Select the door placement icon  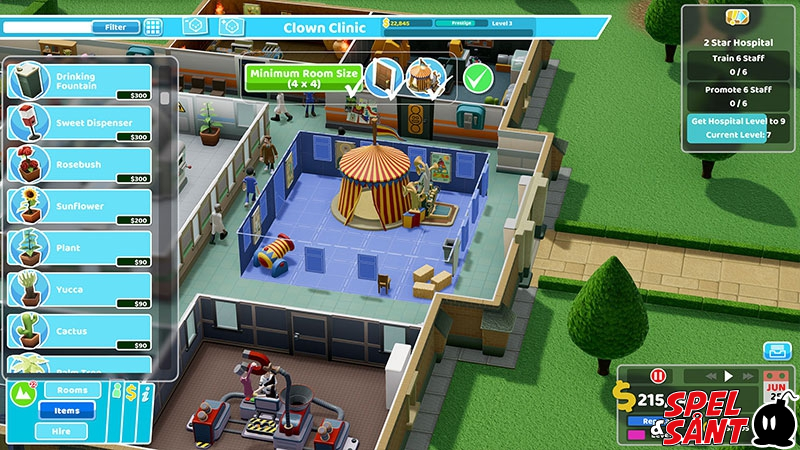(x=382, y=76)
